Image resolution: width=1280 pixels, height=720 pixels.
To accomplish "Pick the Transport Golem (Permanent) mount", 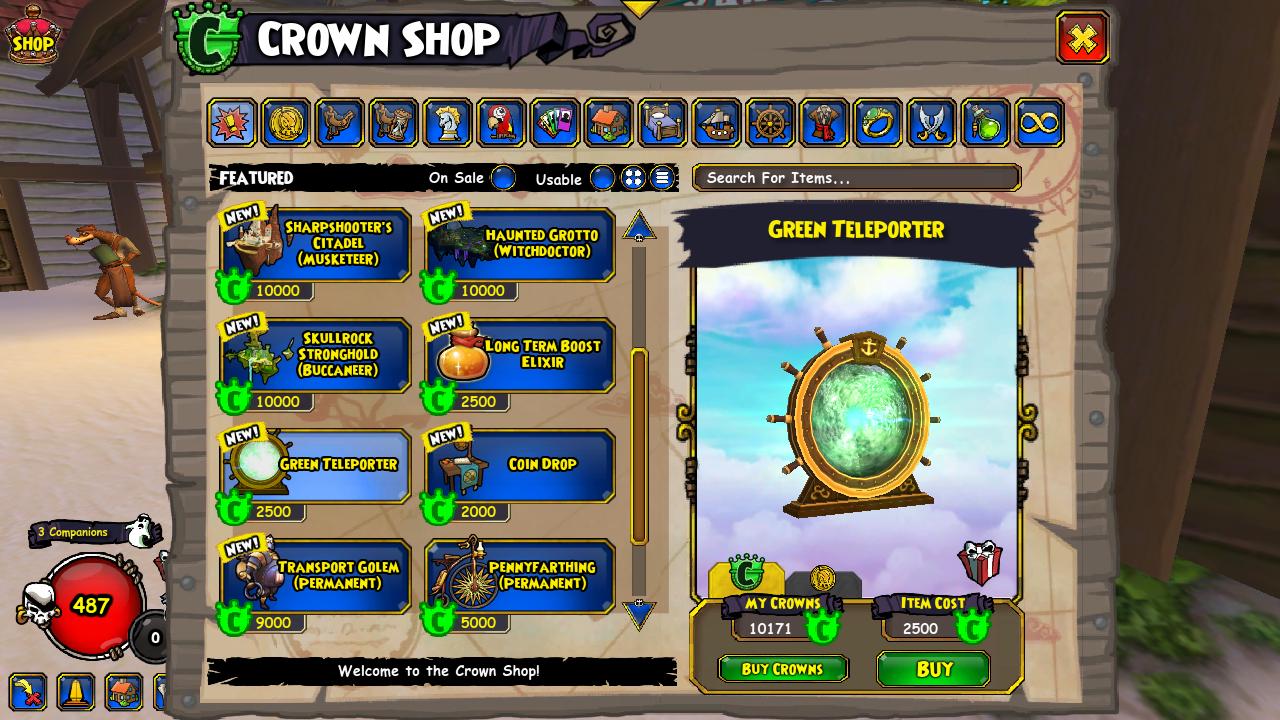I will [316, 577].
